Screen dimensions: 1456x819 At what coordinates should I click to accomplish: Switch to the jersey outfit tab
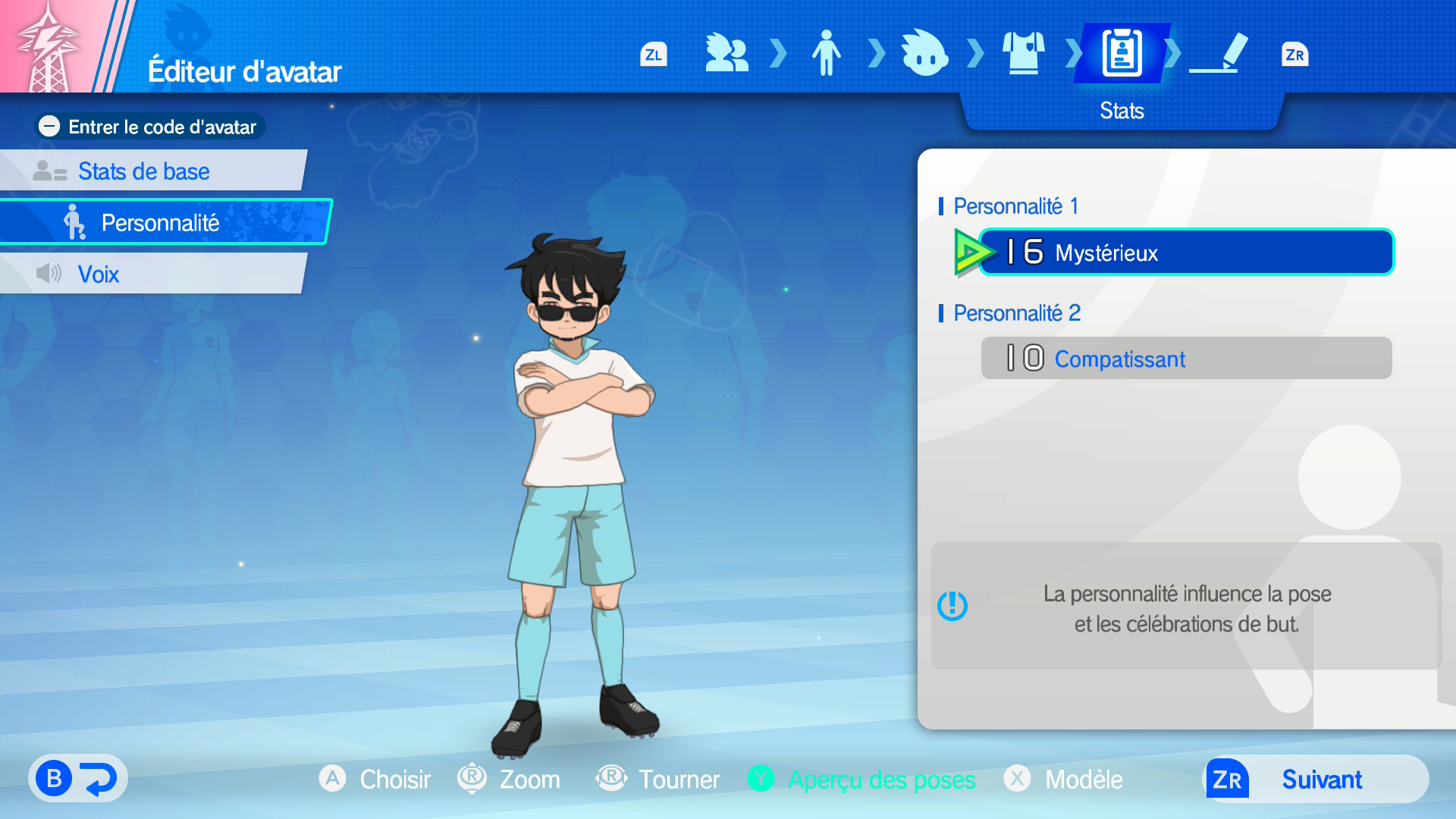[x=1023, y=54]
